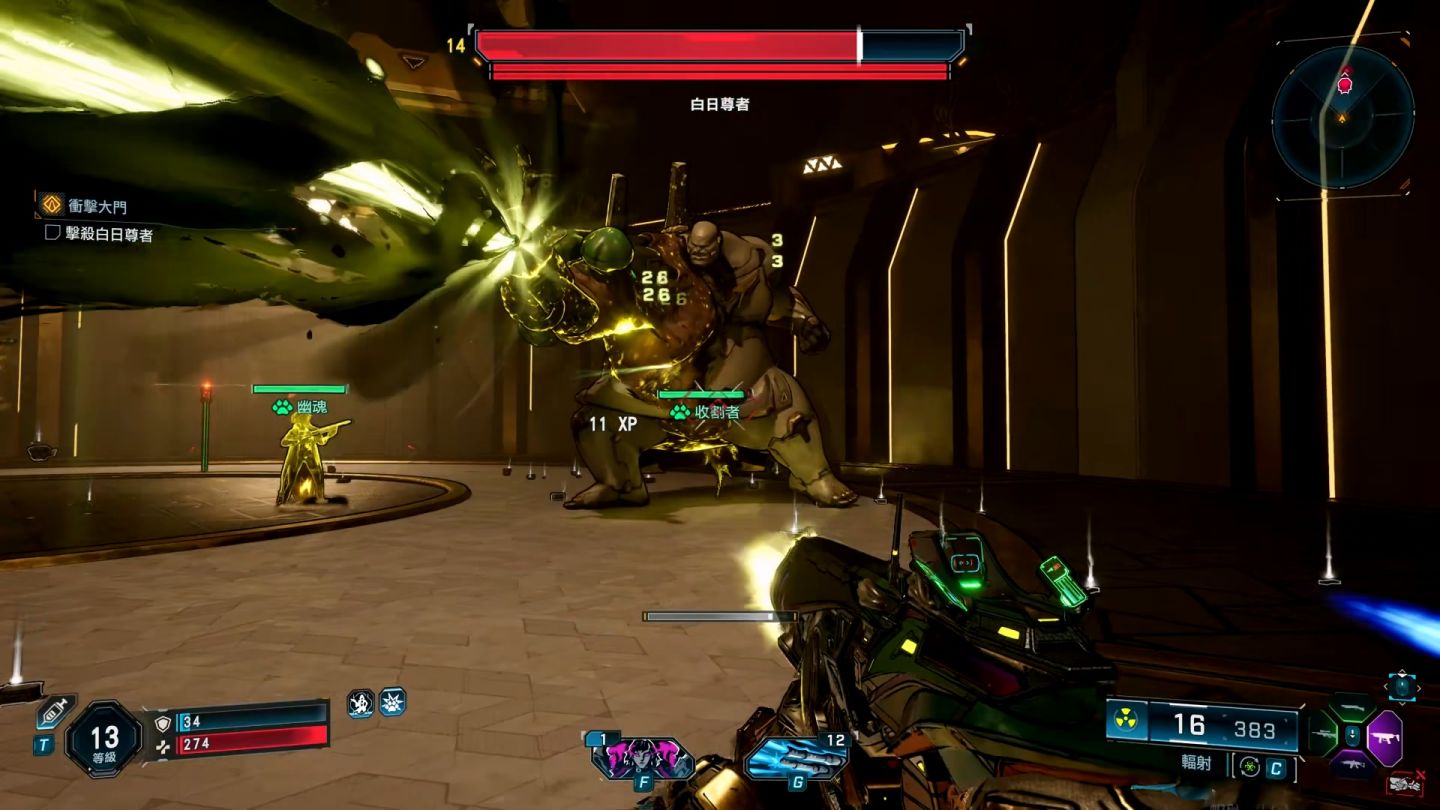Inspect the figure-shaped status buff icon
The image size is (1440, 810).
click(360, 703)
